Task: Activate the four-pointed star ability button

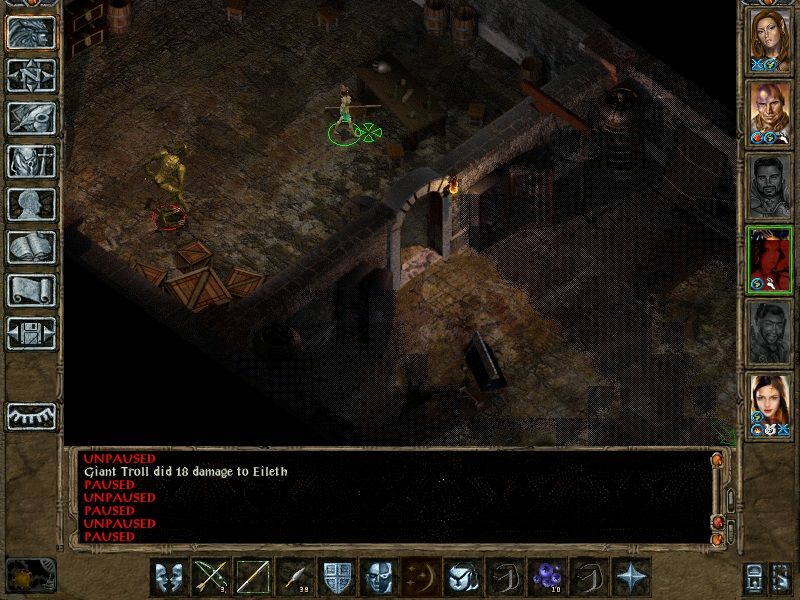Action: point(631,578)
